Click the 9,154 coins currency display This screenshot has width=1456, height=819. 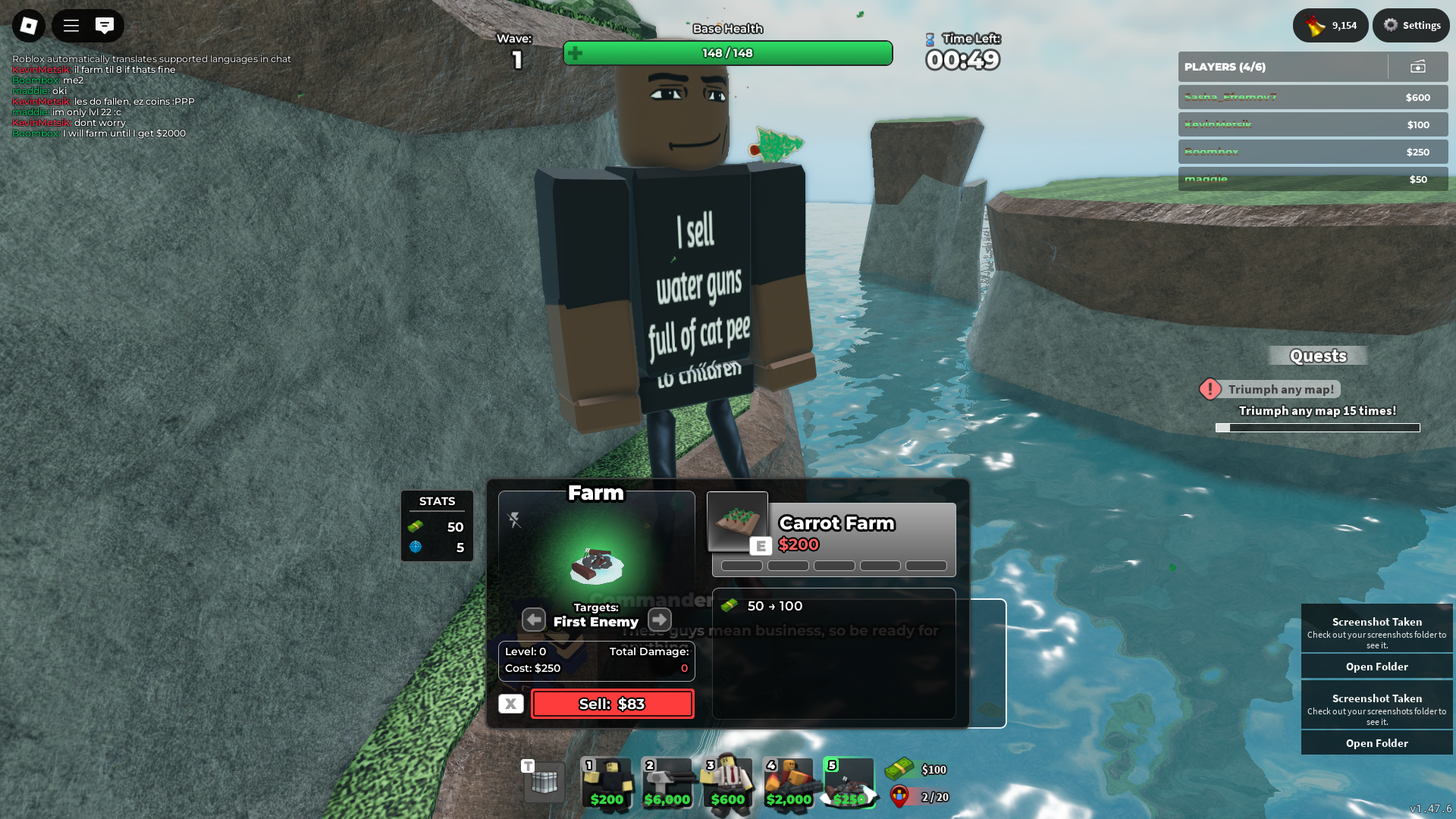(x=1330, y=25)
